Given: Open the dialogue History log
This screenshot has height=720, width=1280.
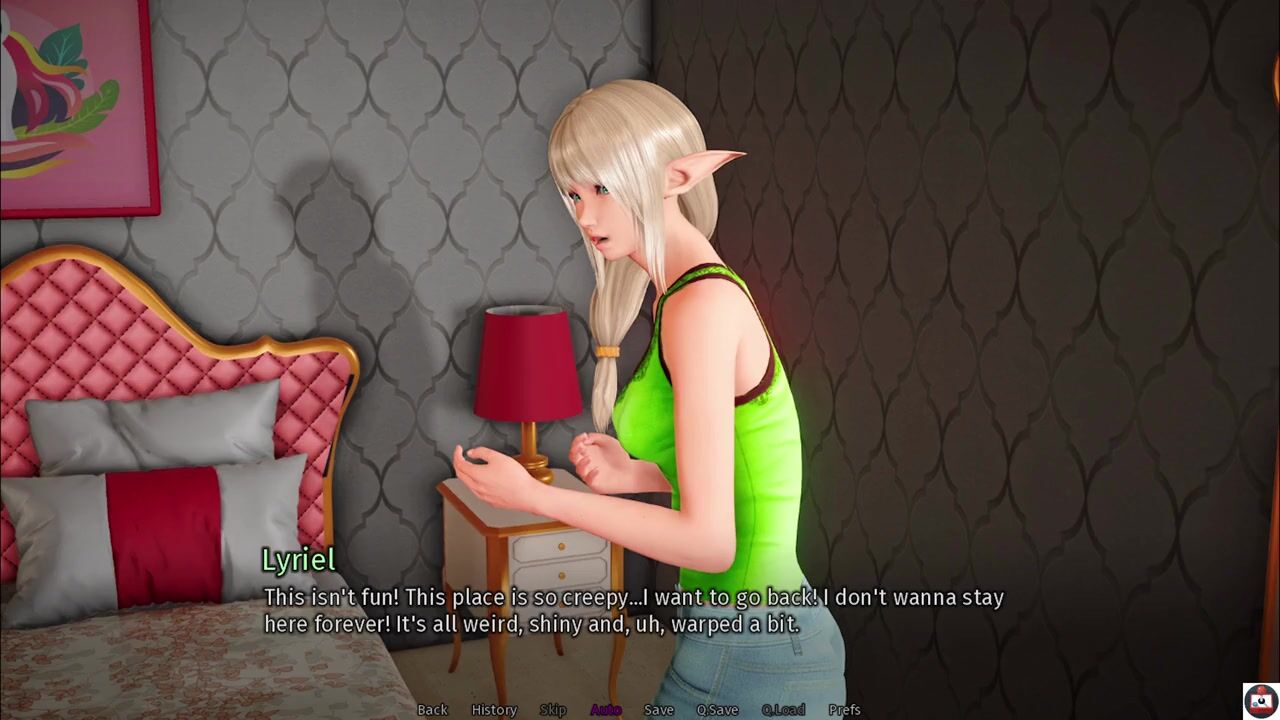Looking at the screenshot, I should 494,710.
